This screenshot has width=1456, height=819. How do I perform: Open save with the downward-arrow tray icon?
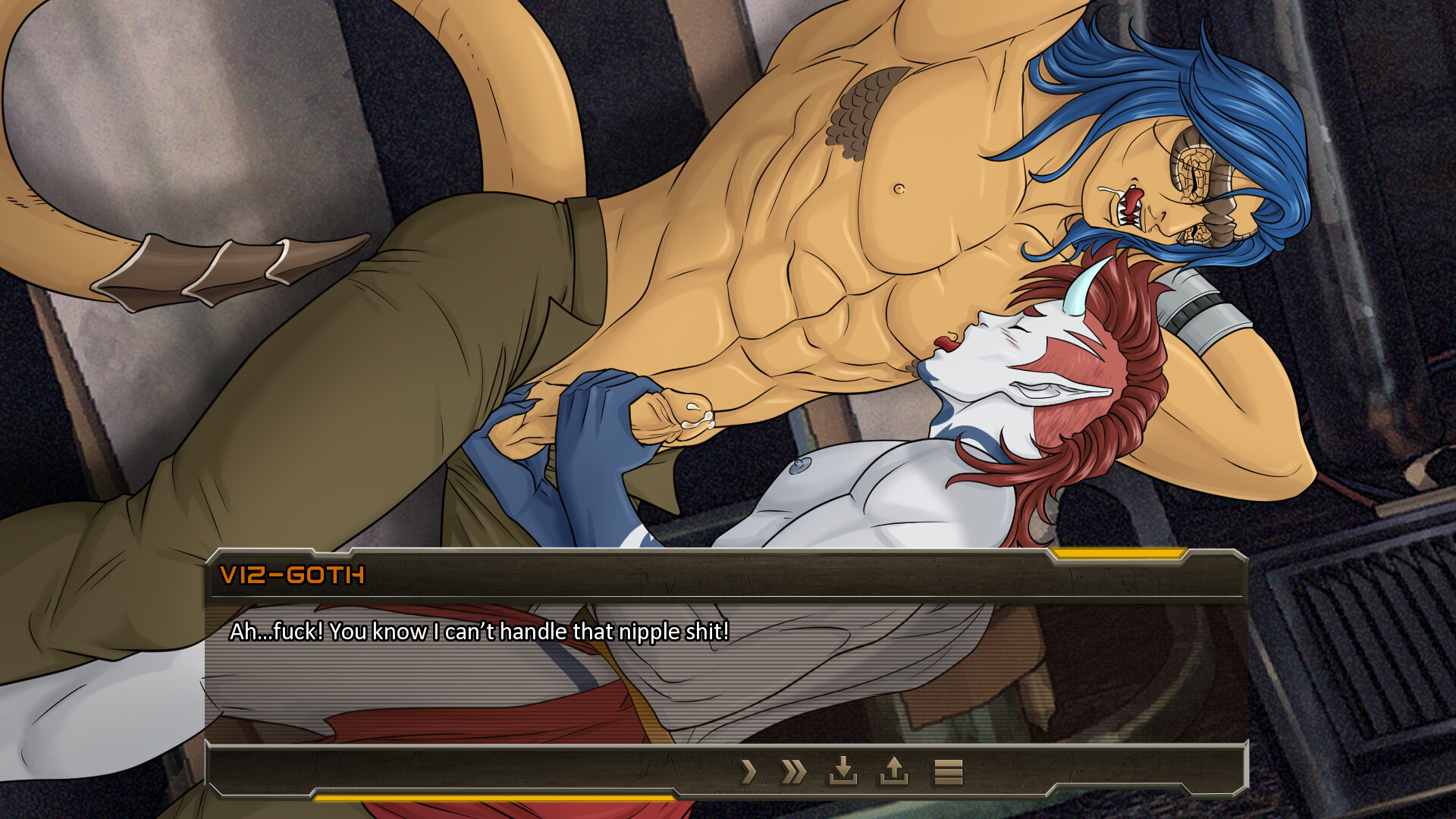pos(843,771)
